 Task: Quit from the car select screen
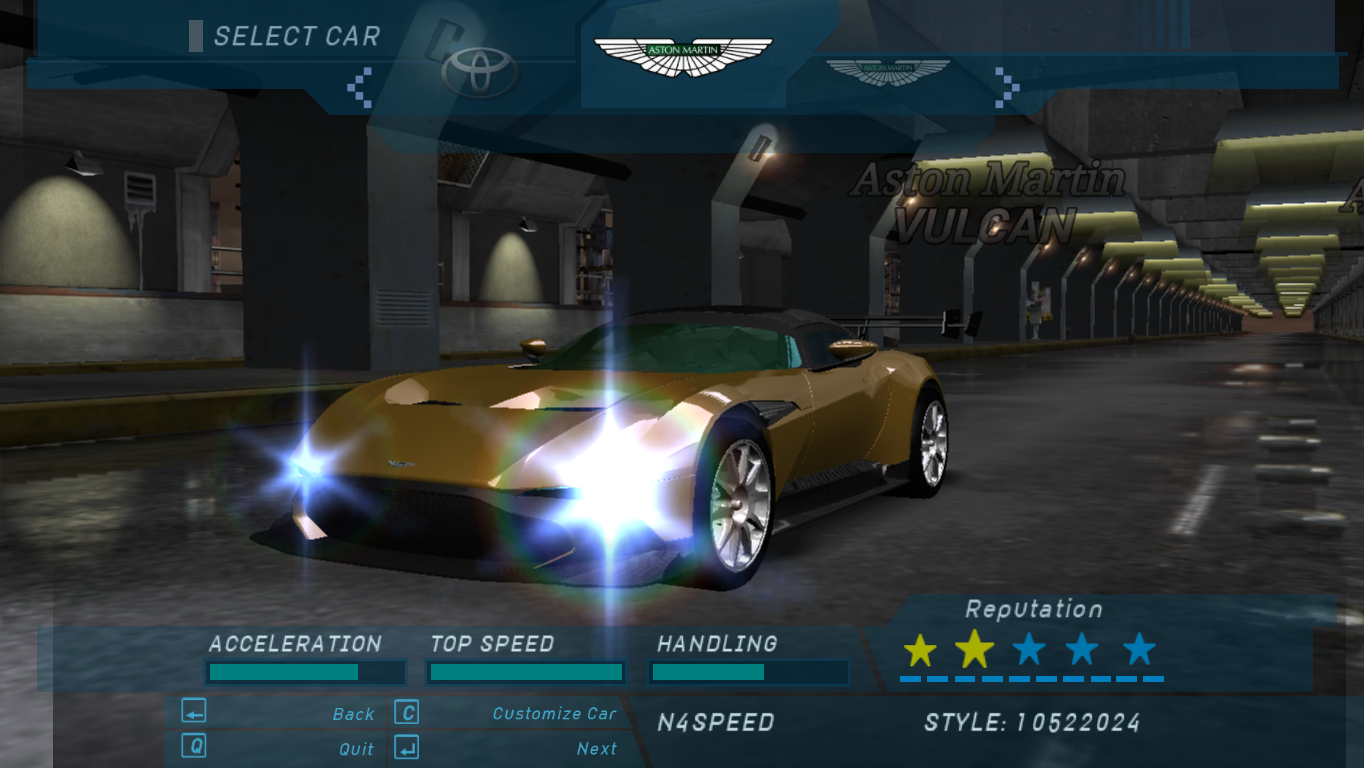click(356, 749)
